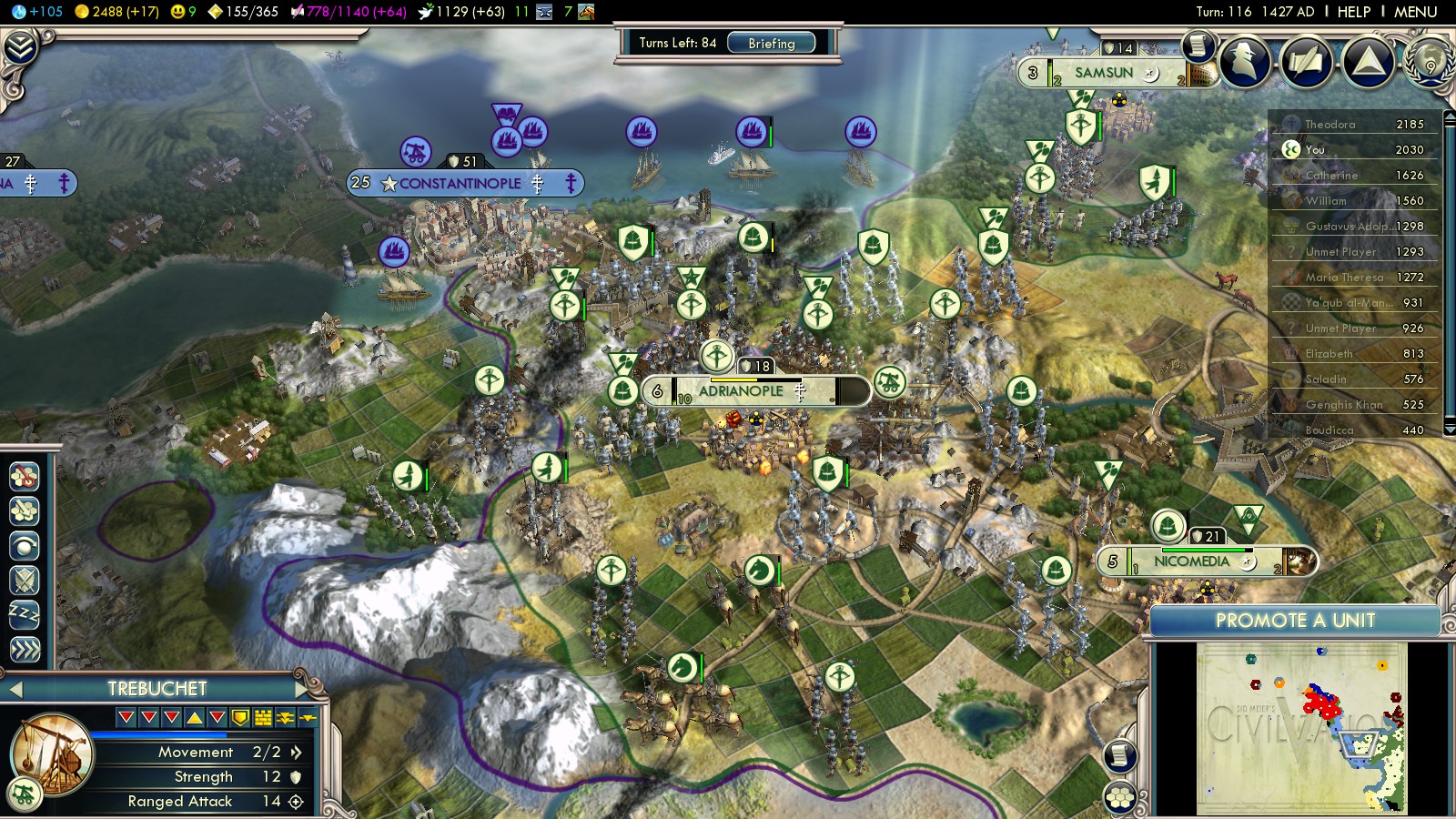
Task: Open the social policies scroll-and-quill icon
Action: 1307,62
